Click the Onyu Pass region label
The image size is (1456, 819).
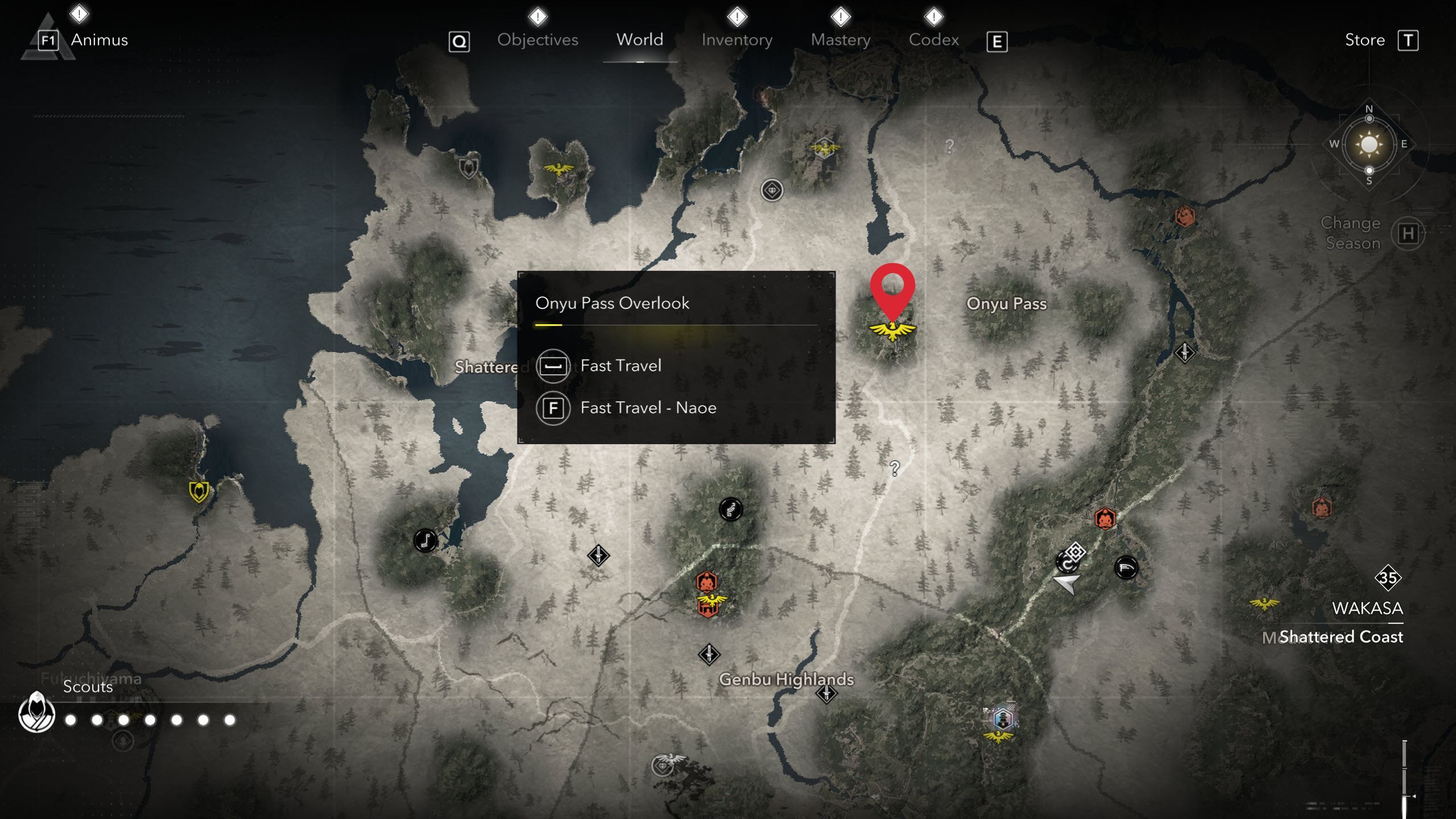click(x=1006, y=304)
